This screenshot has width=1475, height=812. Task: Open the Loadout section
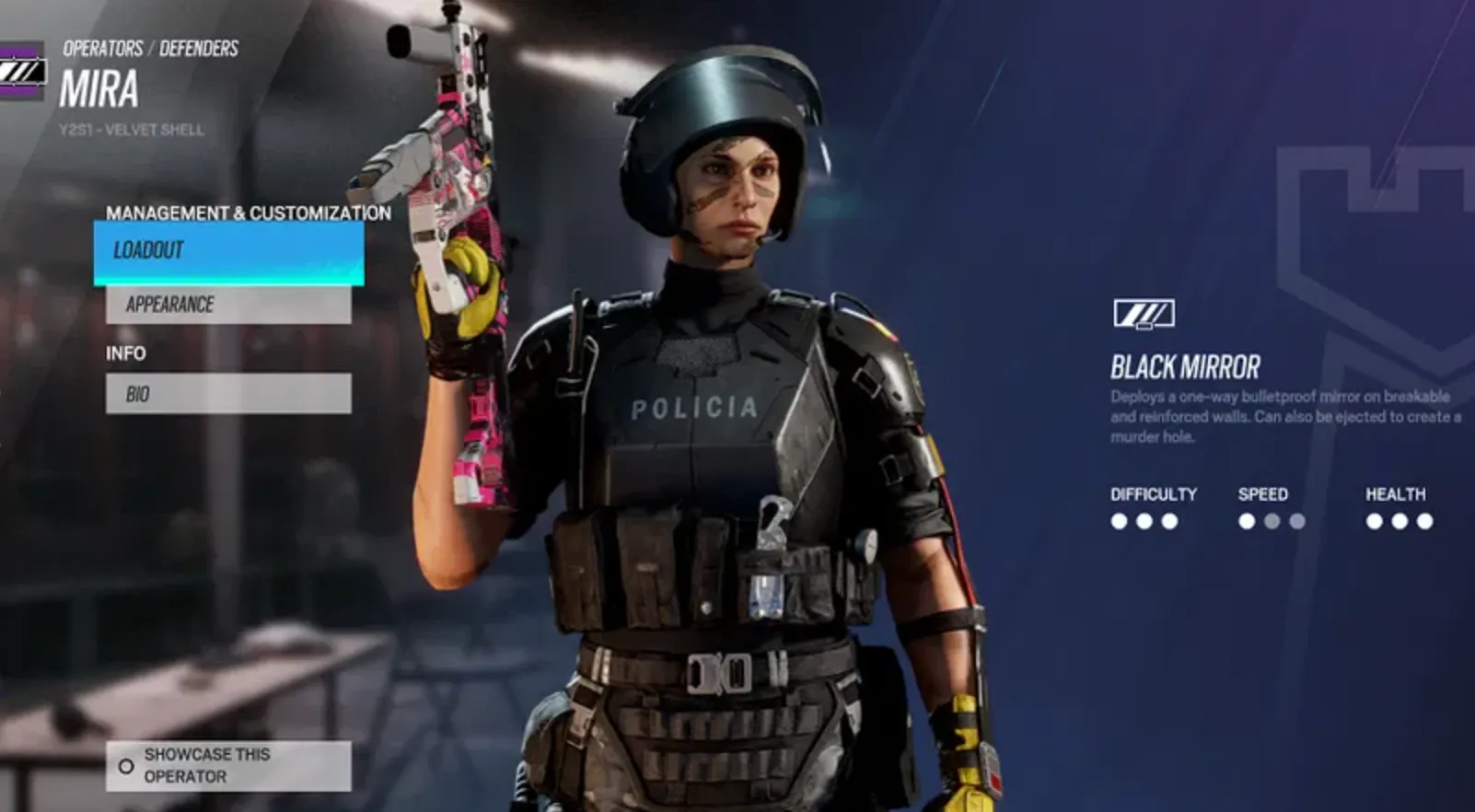pos(227,249)
